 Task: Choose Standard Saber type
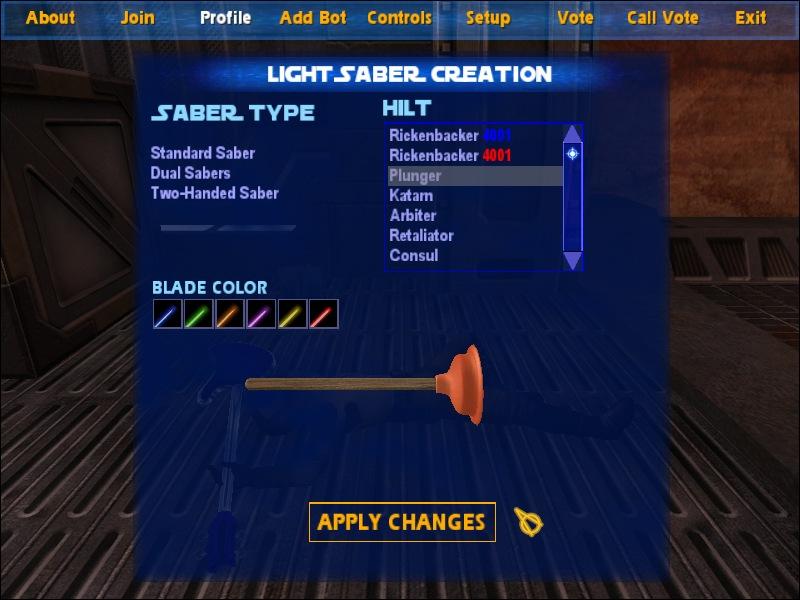tap(203, 153)
